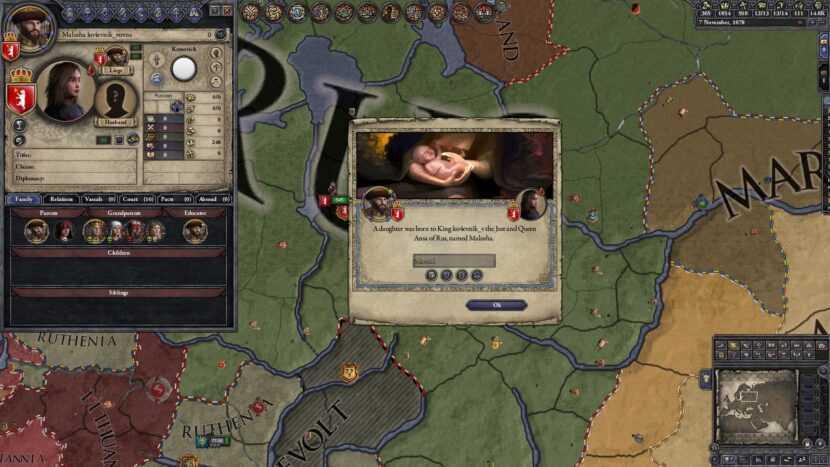Confirm the birth event with Ok

496,305
